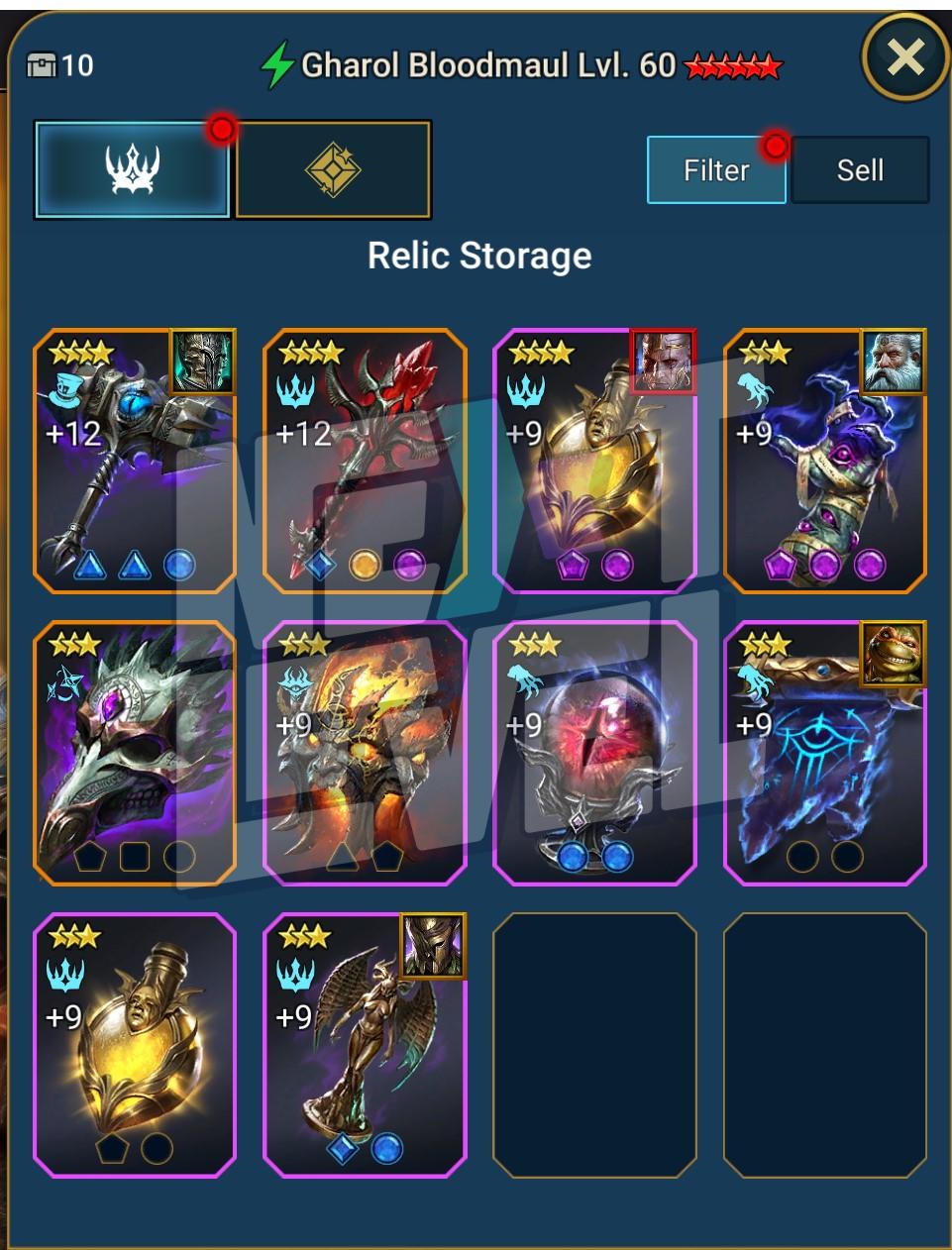Close the Relic Storage window
Image resolution: width=952 pixels, height=1250 pixels.
pyautogui.click(x=905, y=57)
